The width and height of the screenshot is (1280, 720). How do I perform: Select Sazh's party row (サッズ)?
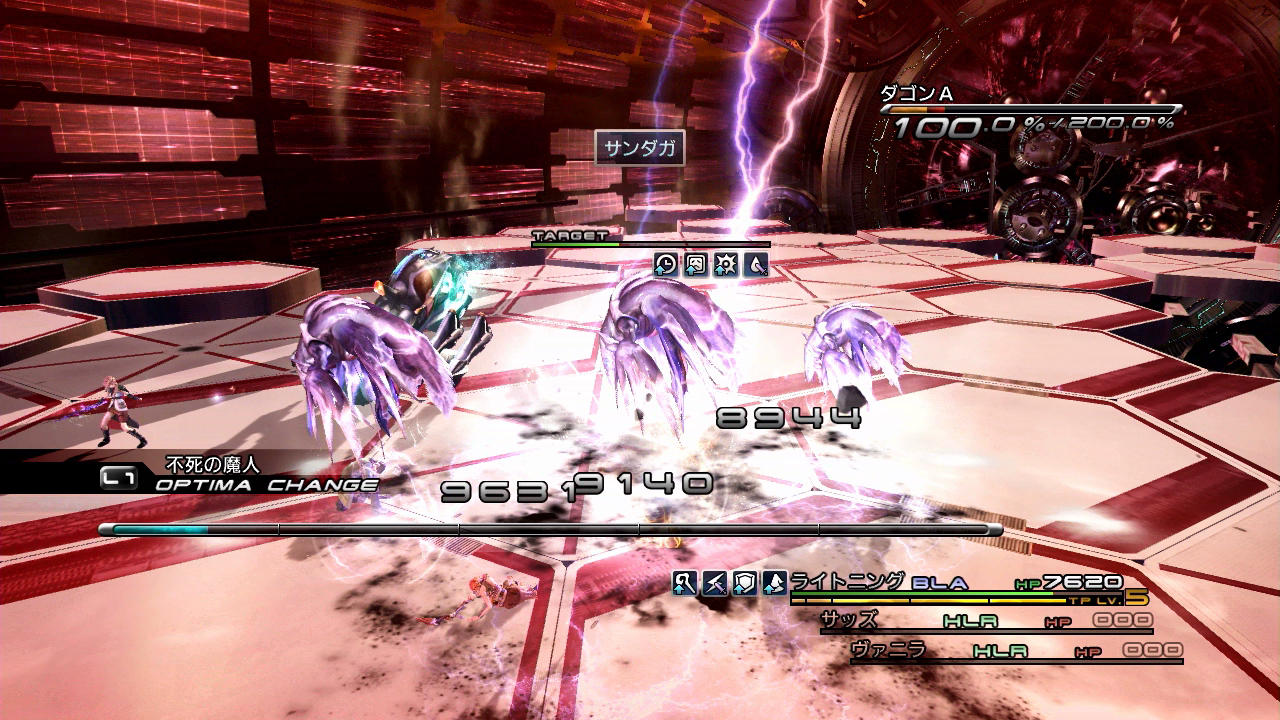click(x=985, y=621)
